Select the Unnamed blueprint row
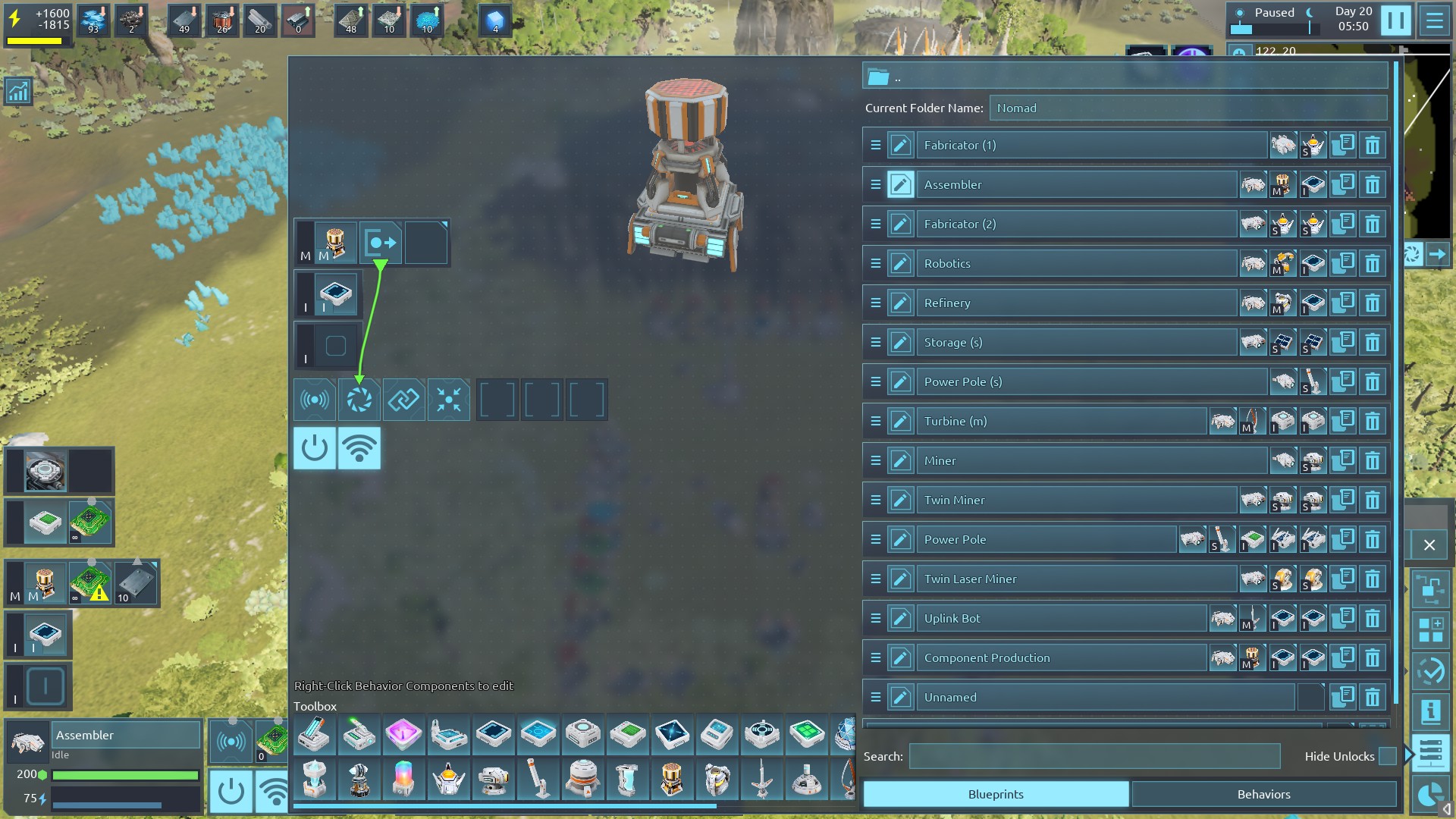Viewport: 1456px width, 819px height. tap(1104, 698)
